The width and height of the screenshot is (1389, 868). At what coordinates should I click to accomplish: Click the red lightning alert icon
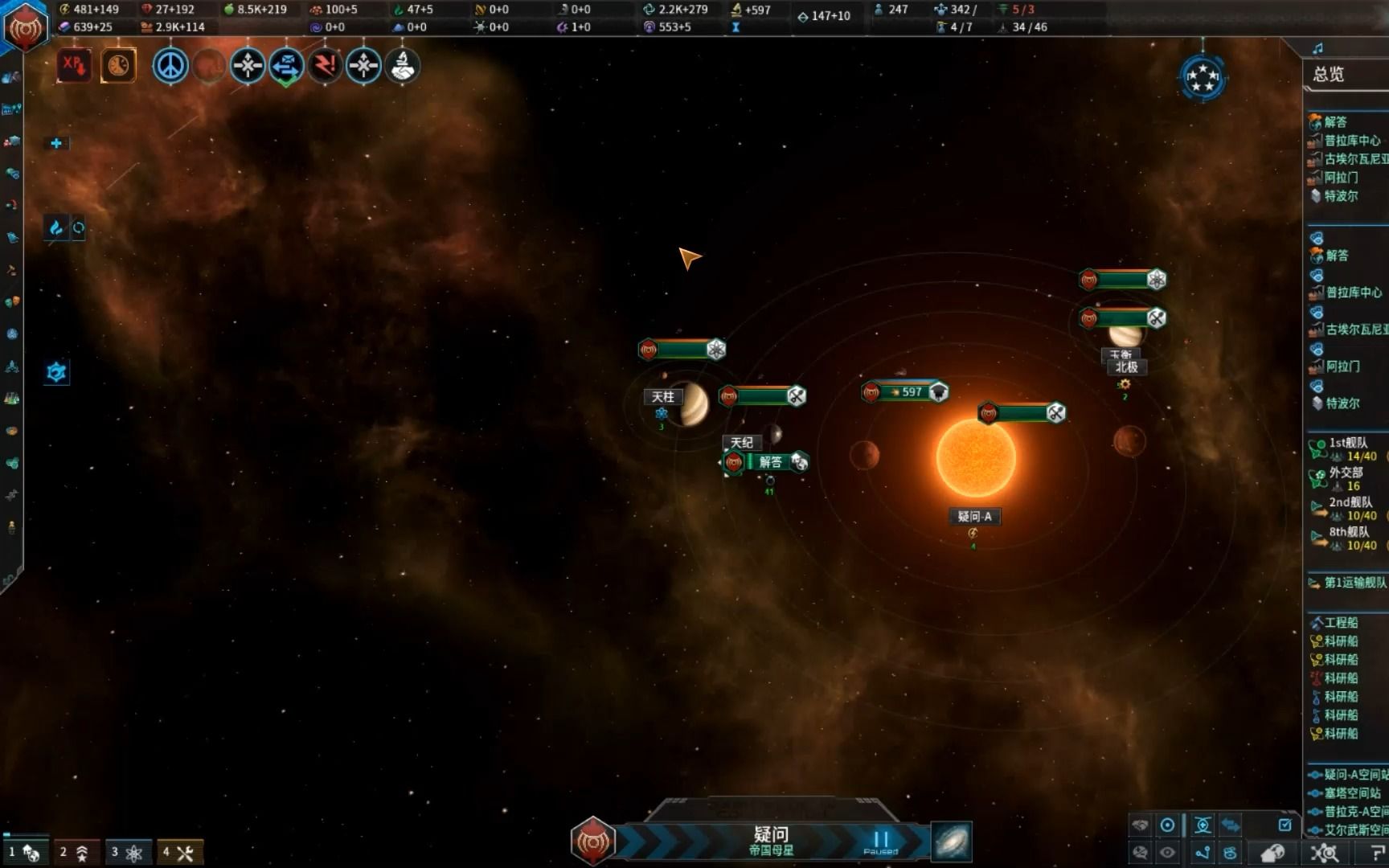click(325, 66)
